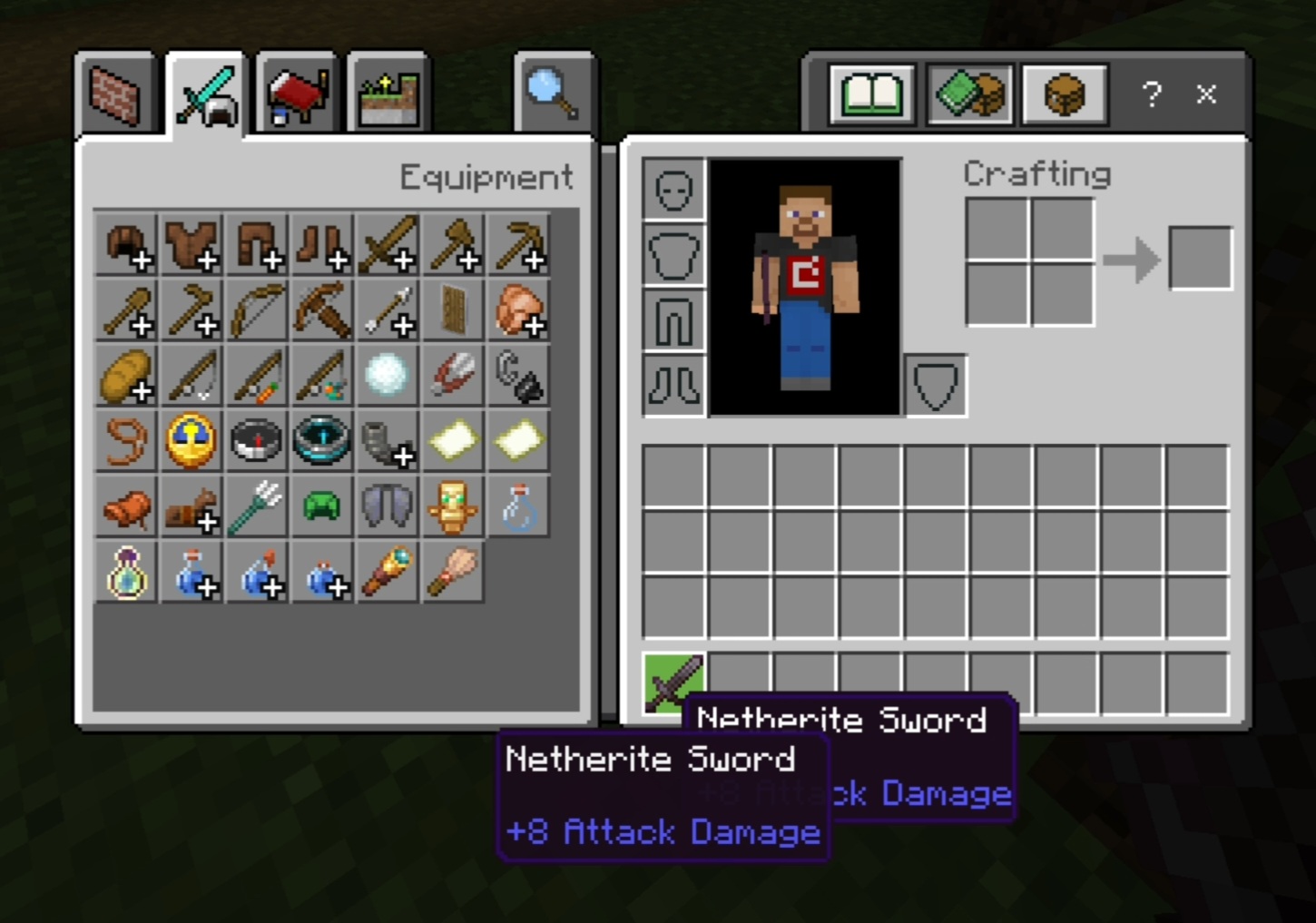Select the single chest inventory view button

coord(1065,94)
